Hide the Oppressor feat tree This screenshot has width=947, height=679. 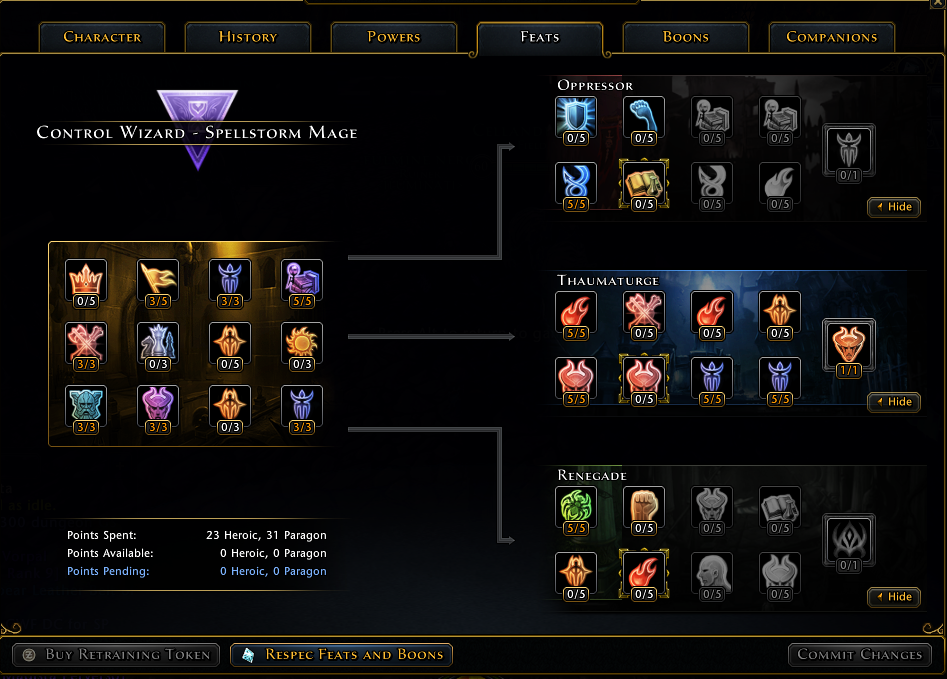[x=893, y=207]
